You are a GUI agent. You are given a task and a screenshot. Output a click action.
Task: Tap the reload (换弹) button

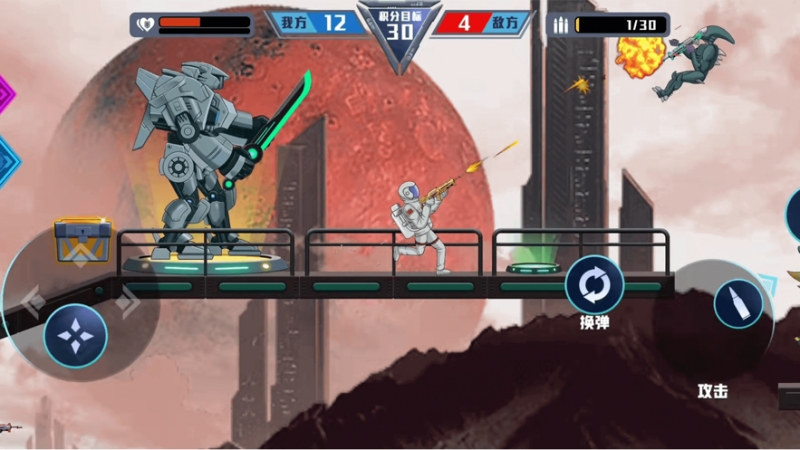pos(595,286)
